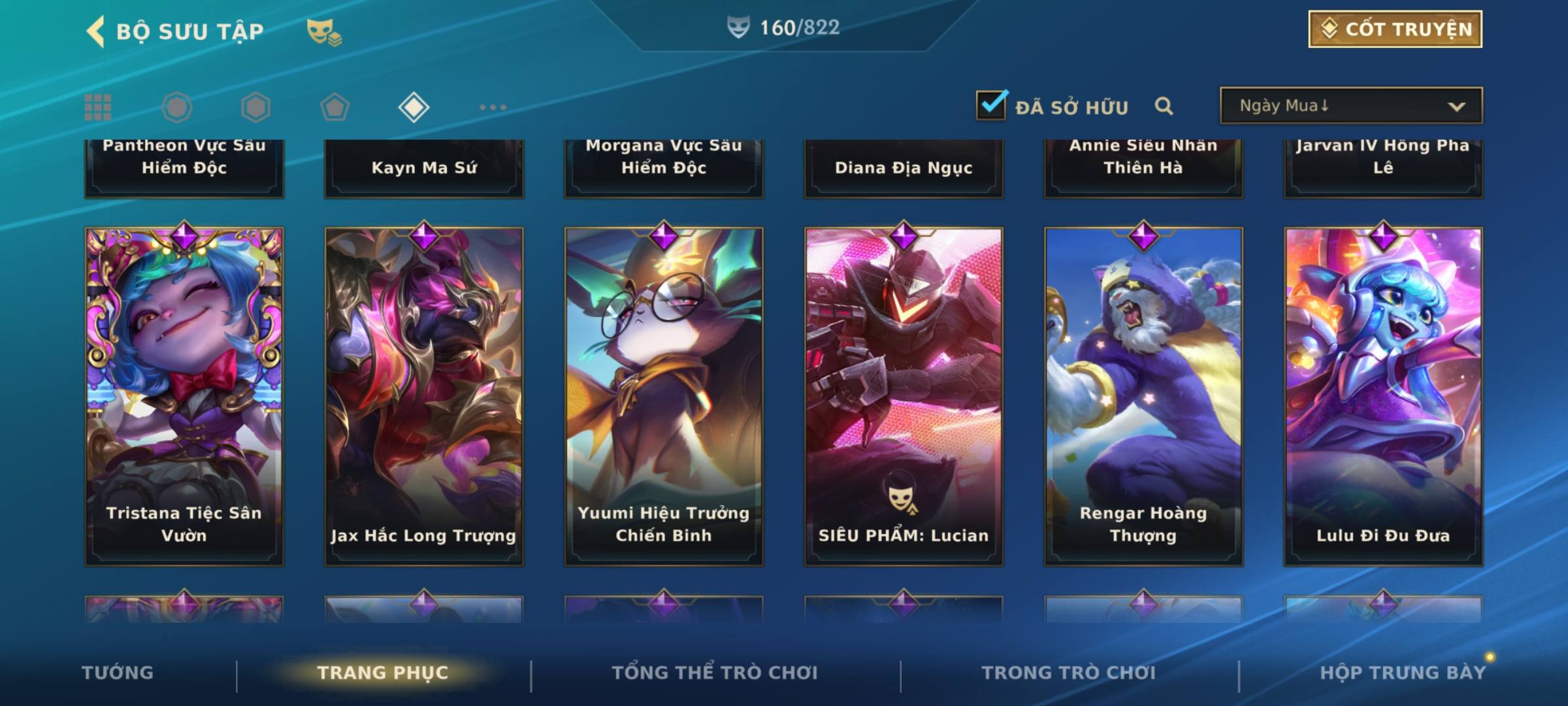1568x706 pixels.
Task: Open more filters three-dot menu
Action: coord(493,107)
